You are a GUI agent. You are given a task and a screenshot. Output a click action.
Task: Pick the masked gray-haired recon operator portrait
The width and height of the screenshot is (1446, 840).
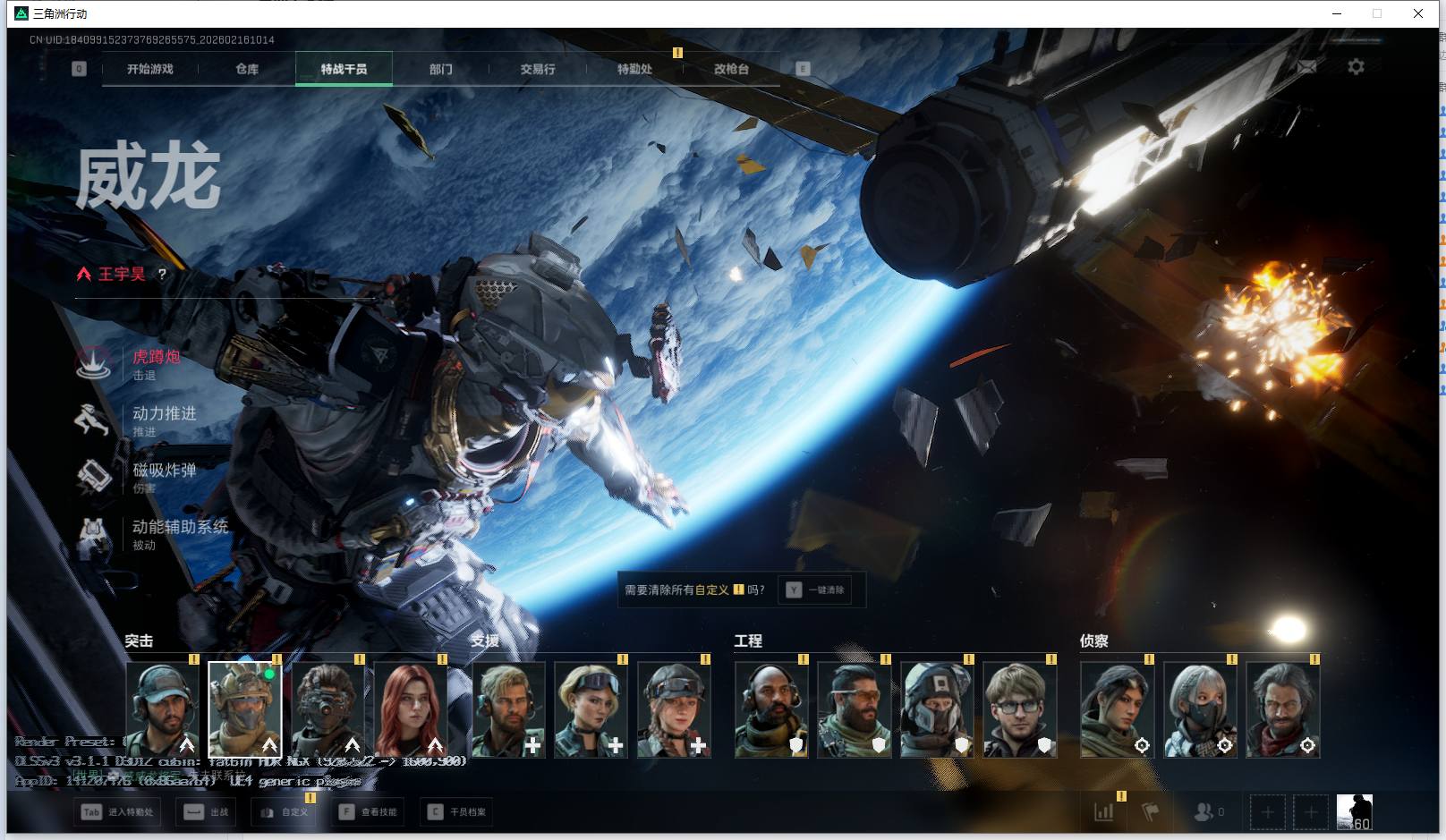[1200, 710]
